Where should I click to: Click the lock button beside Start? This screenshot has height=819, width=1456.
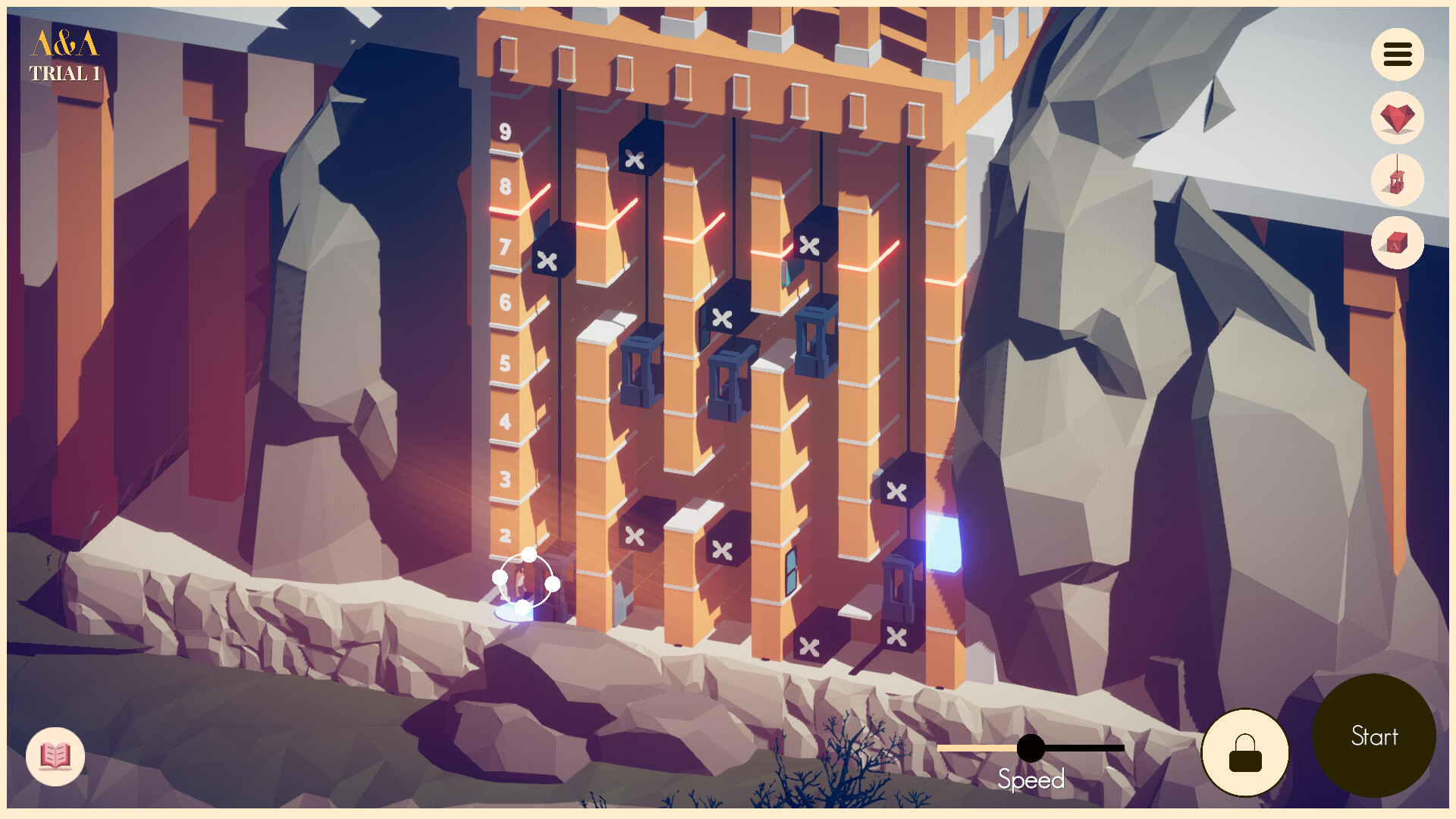(x=1244, y=750)
